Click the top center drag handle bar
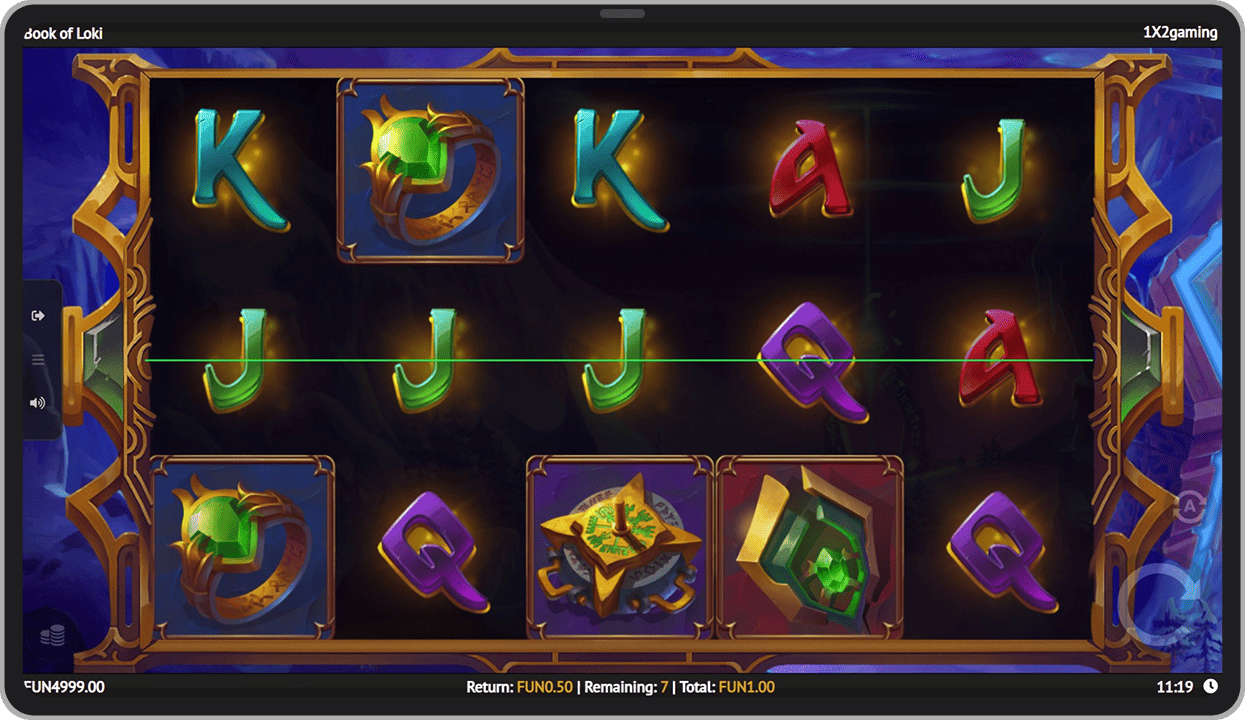The width and height of the screenshot is (1245, 720). 622,14
